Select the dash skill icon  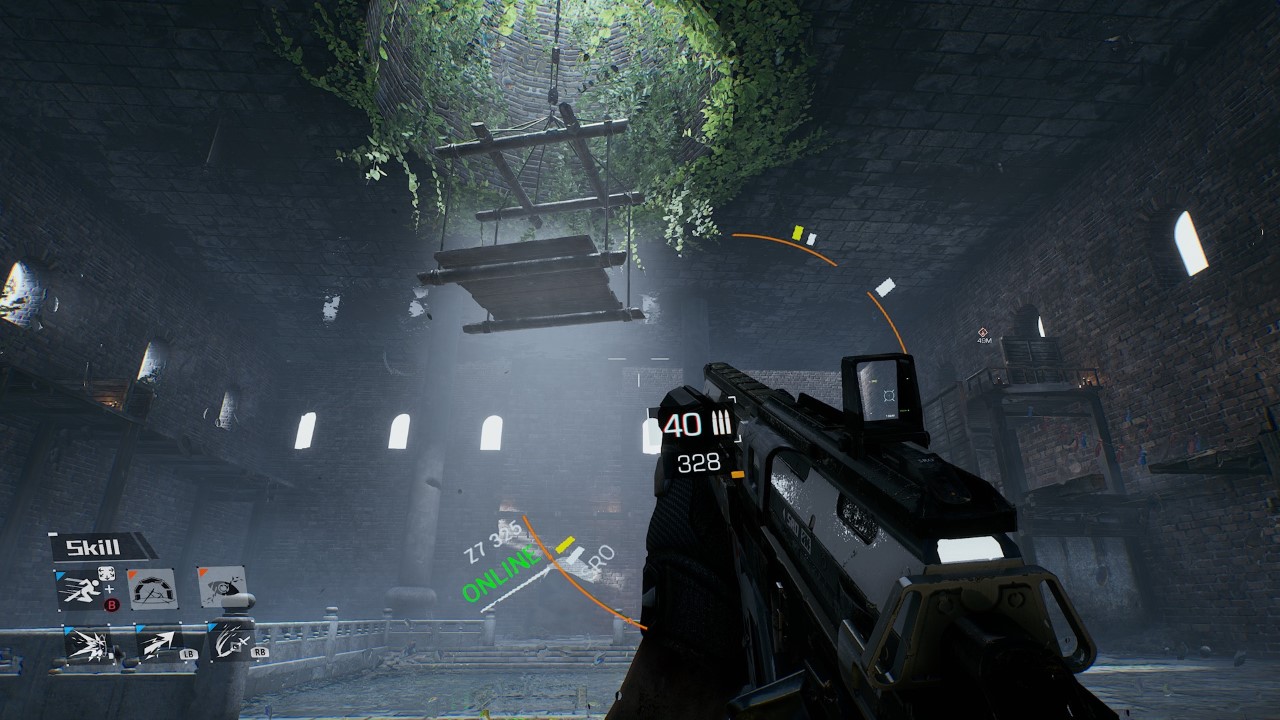(x=82, y=590)
